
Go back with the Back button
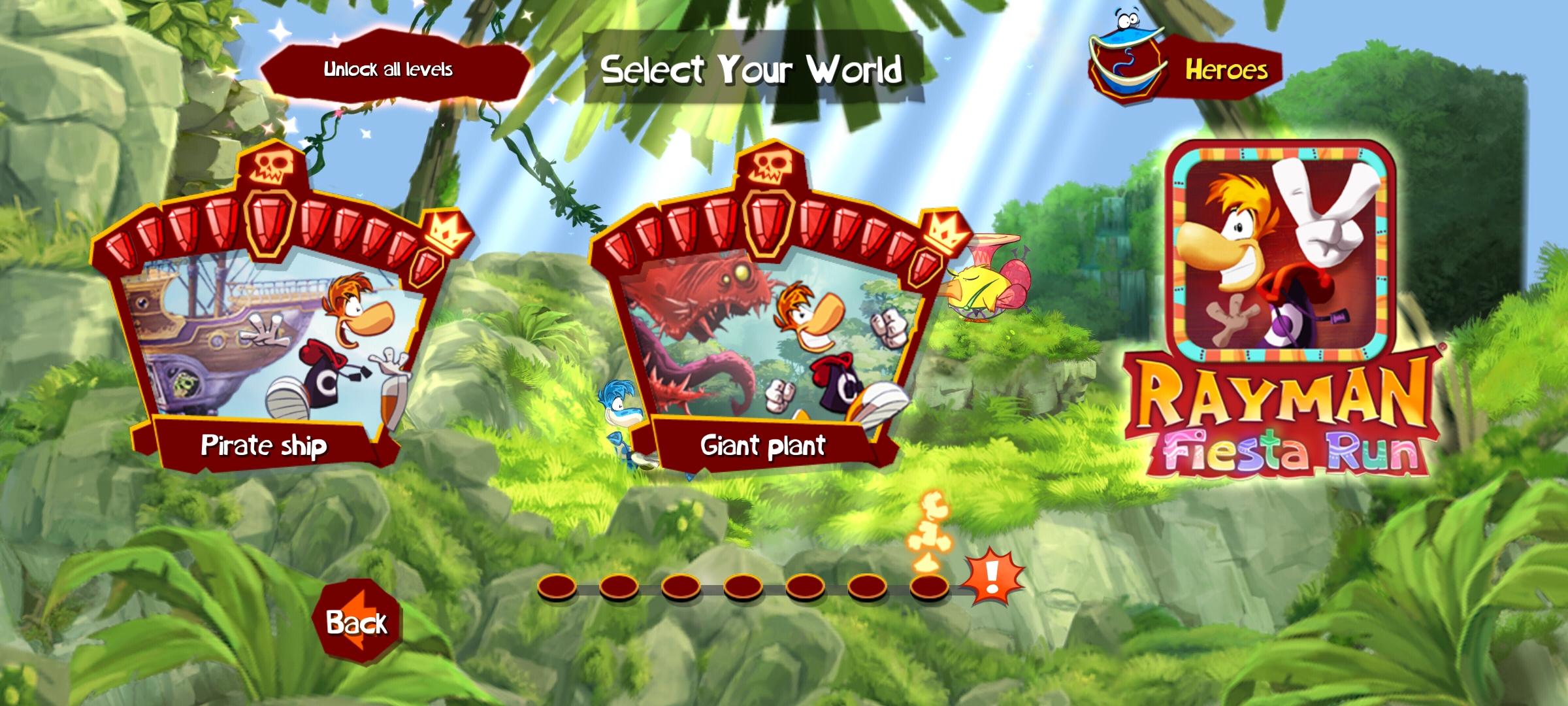(357, 622)
